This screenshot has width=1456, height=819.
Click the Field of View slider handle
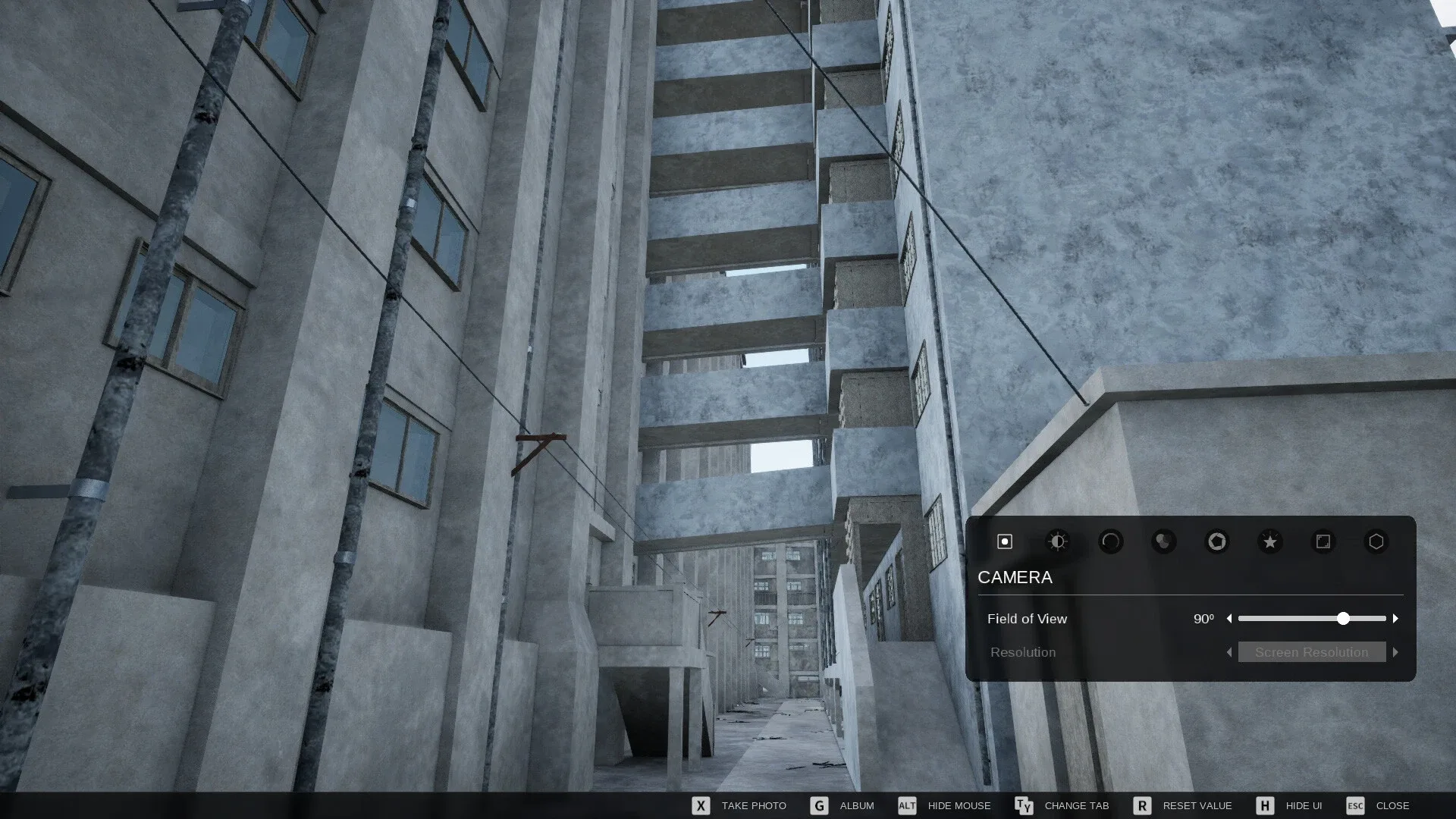(1344, 619)
